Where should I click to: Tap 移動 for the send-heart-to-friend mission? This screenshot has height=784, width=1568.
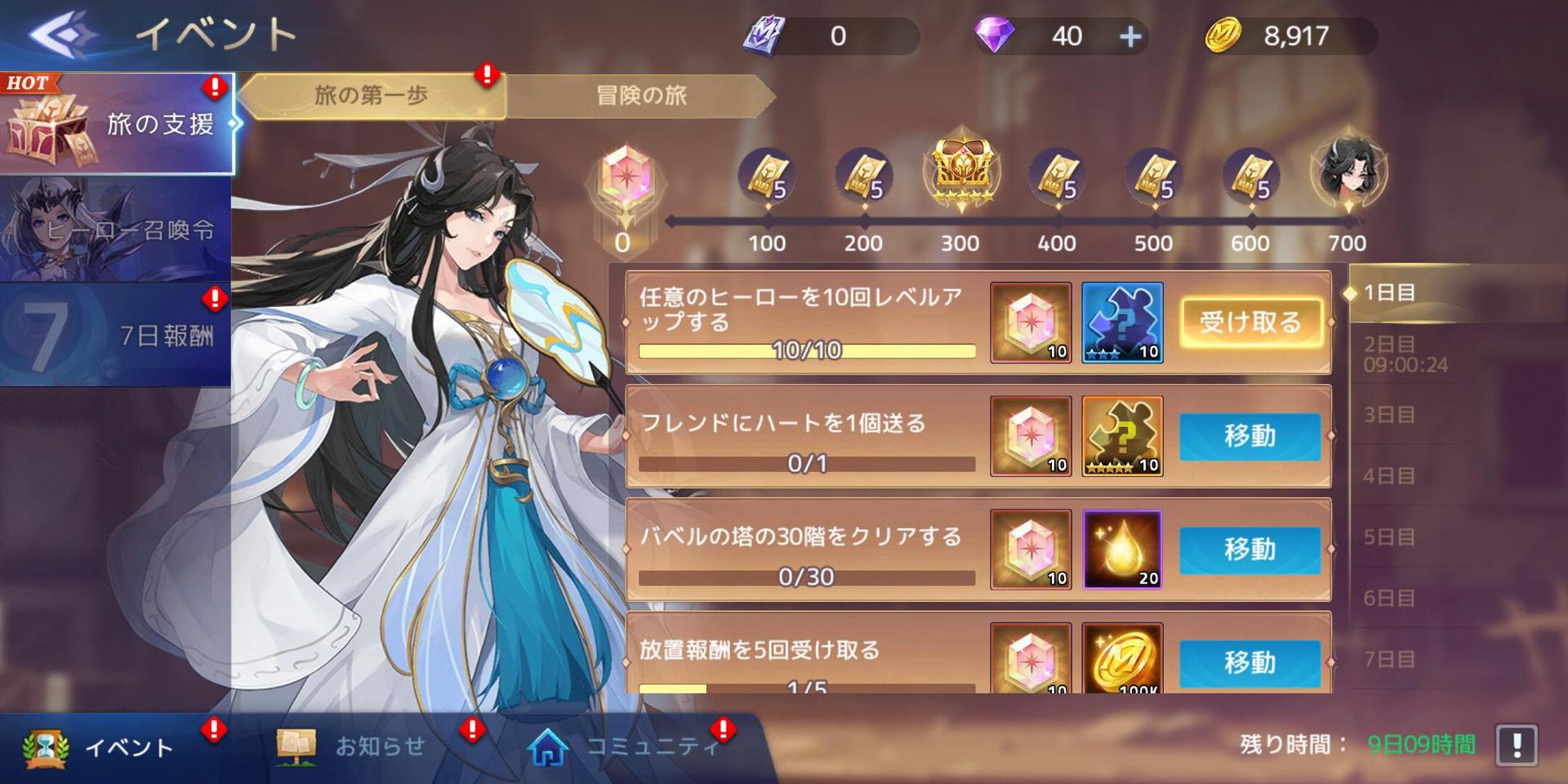[1249, 436]
